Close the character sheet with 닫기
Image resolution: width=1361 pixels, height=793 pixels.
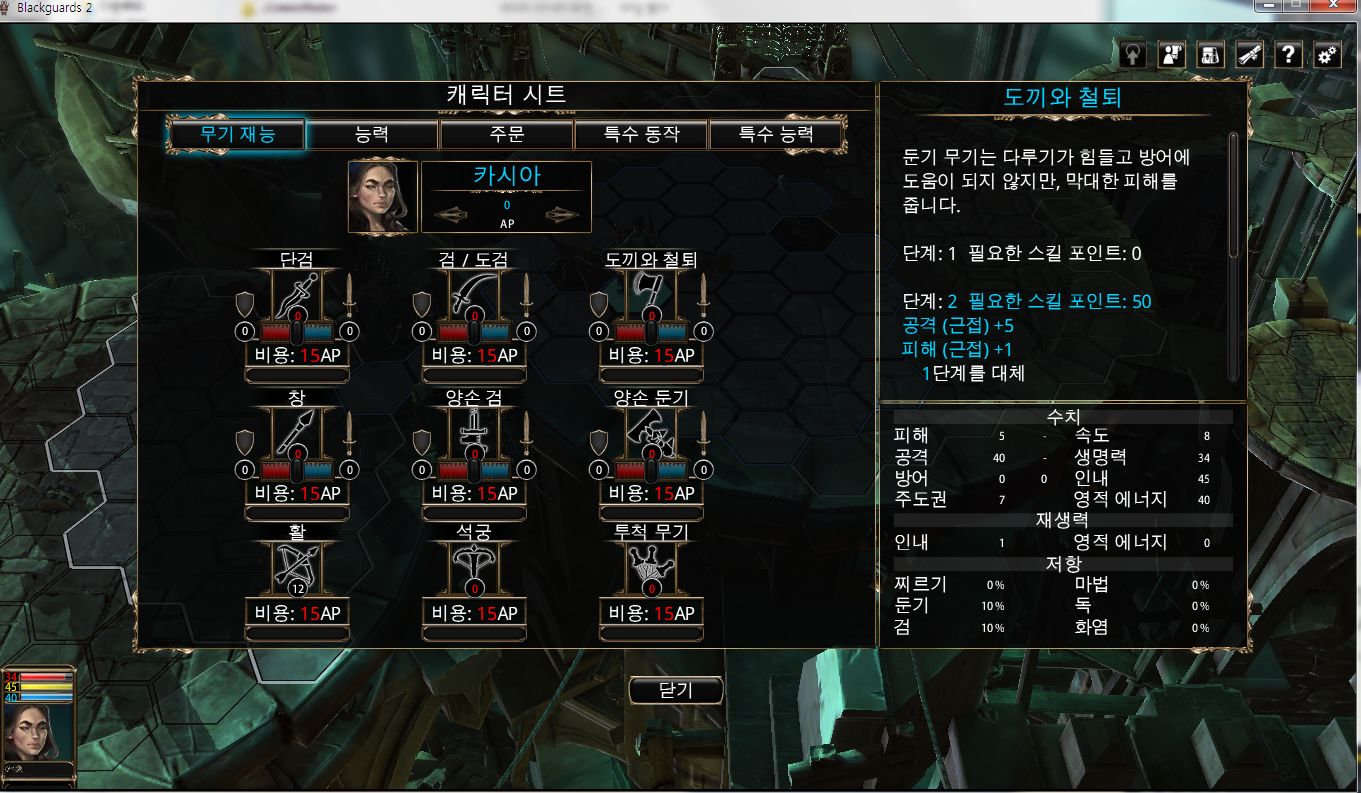(676, 690)
